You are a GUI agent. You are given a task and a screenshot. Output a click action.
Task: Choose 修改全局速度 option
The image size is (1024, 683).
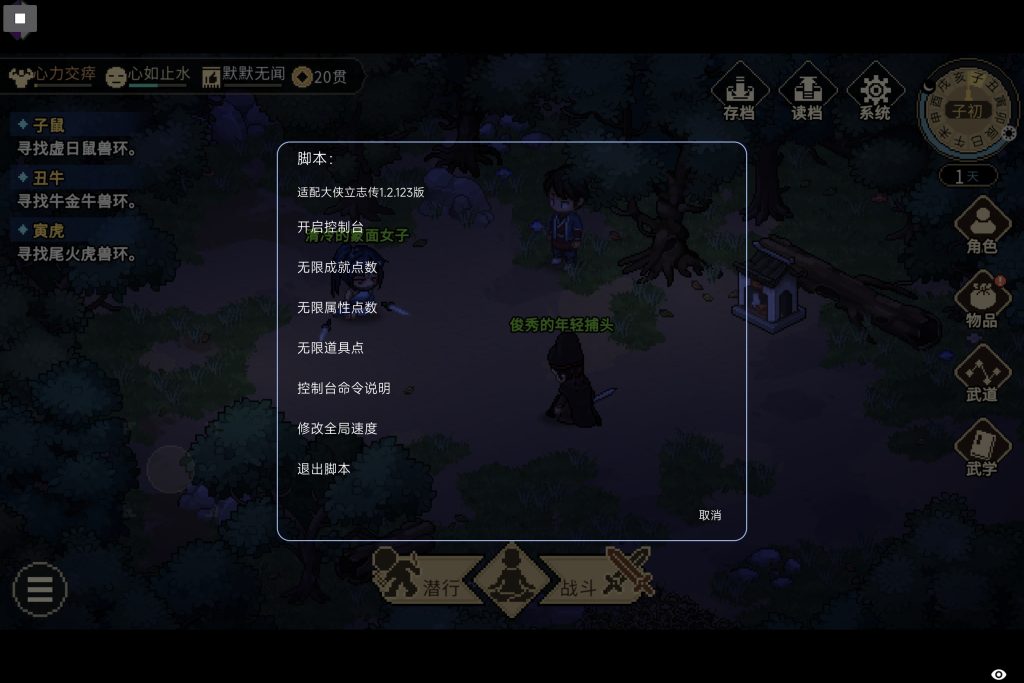pyautogui.click(x=337, y=428)
